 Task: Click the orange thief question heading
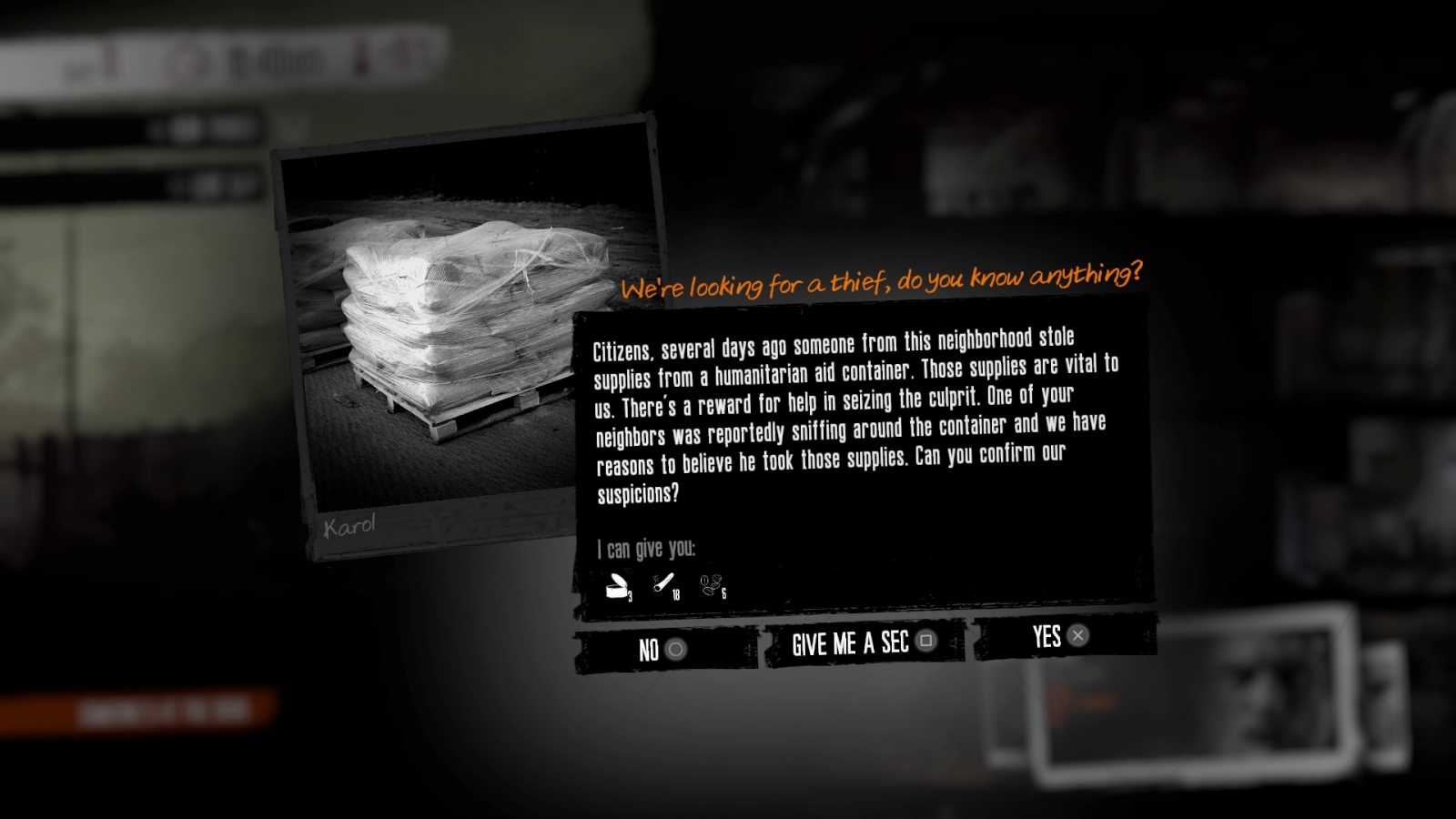coord(883,279)
